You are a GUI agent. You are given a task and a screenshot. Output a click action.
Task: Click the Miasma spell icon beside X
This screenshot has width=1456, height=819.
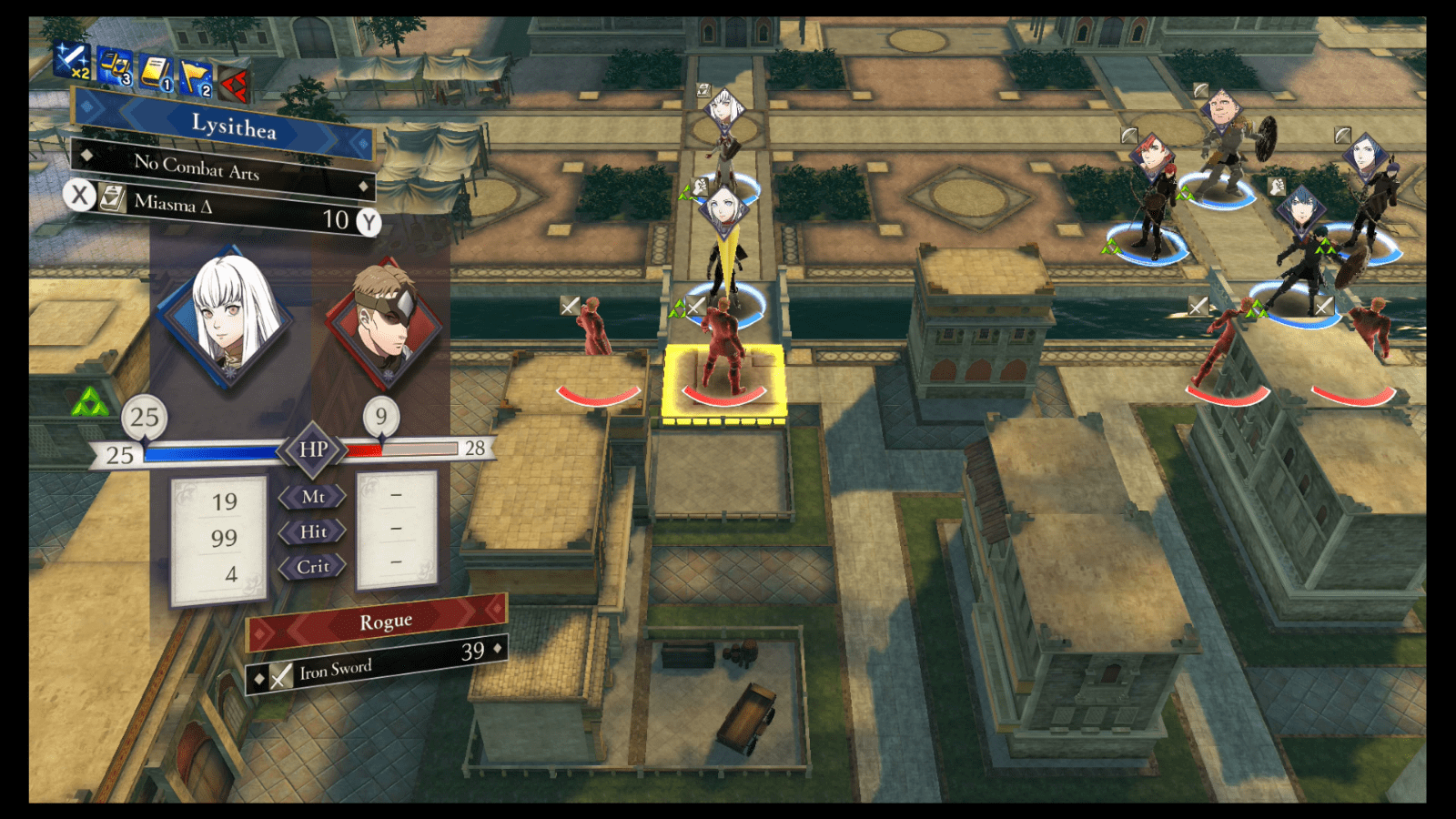coord(111,198)
